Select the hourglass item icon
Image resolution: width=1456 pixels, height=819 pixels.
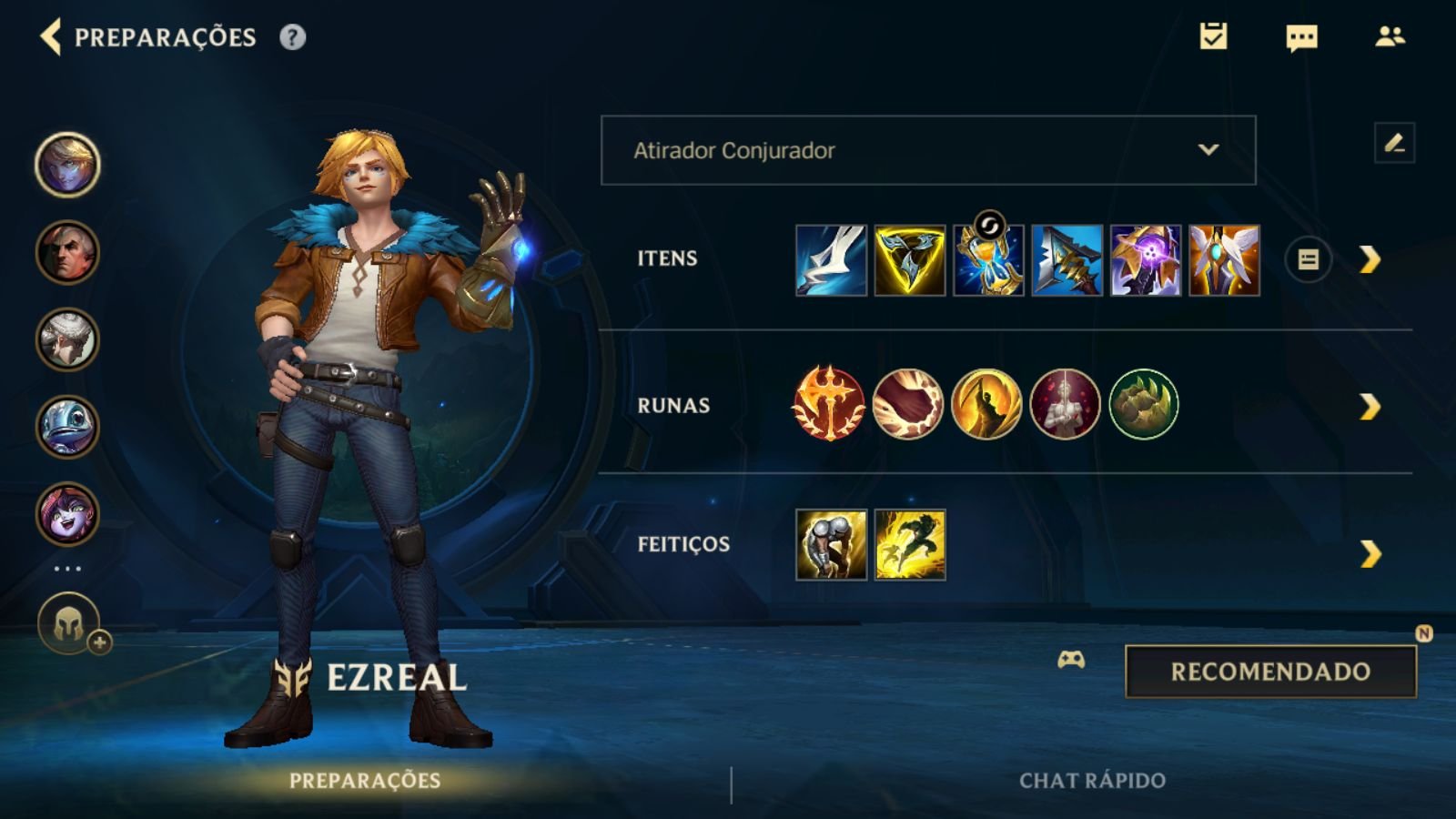click(988, 260)
